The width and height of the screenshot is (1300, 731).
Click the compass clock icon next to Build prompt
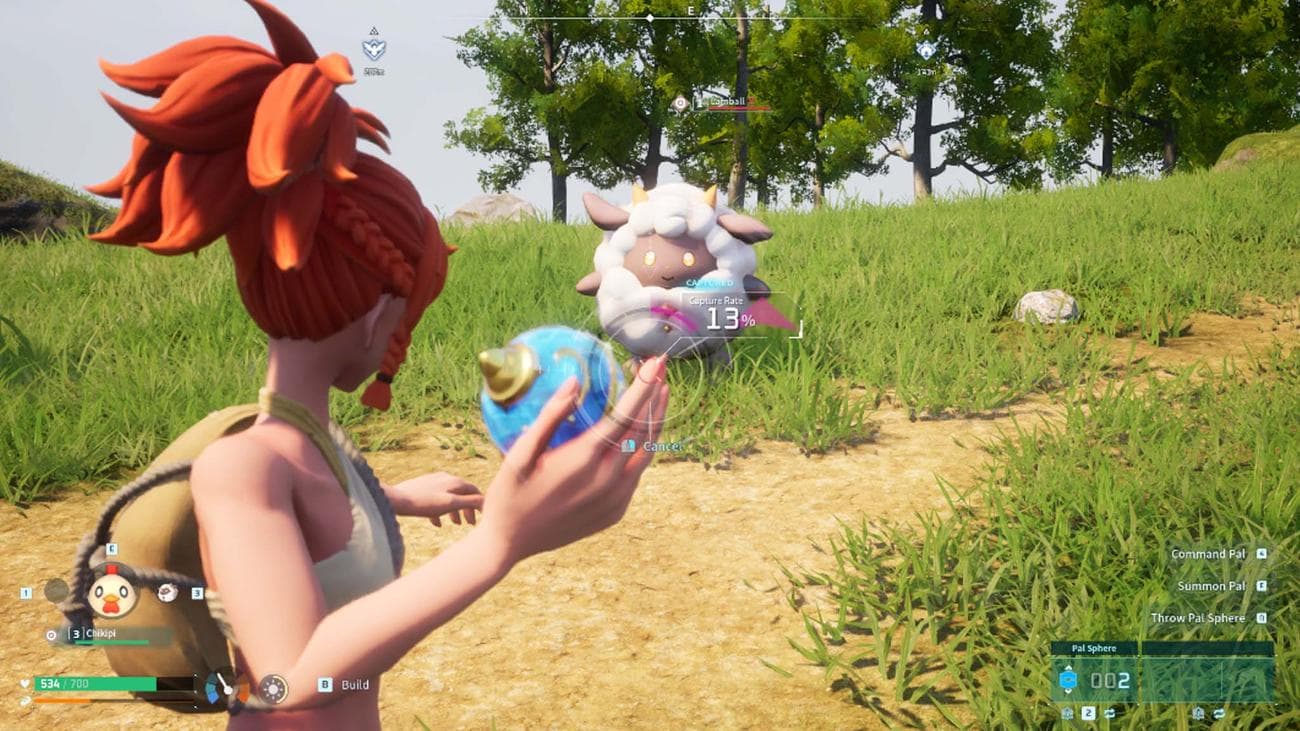[275, 688]
